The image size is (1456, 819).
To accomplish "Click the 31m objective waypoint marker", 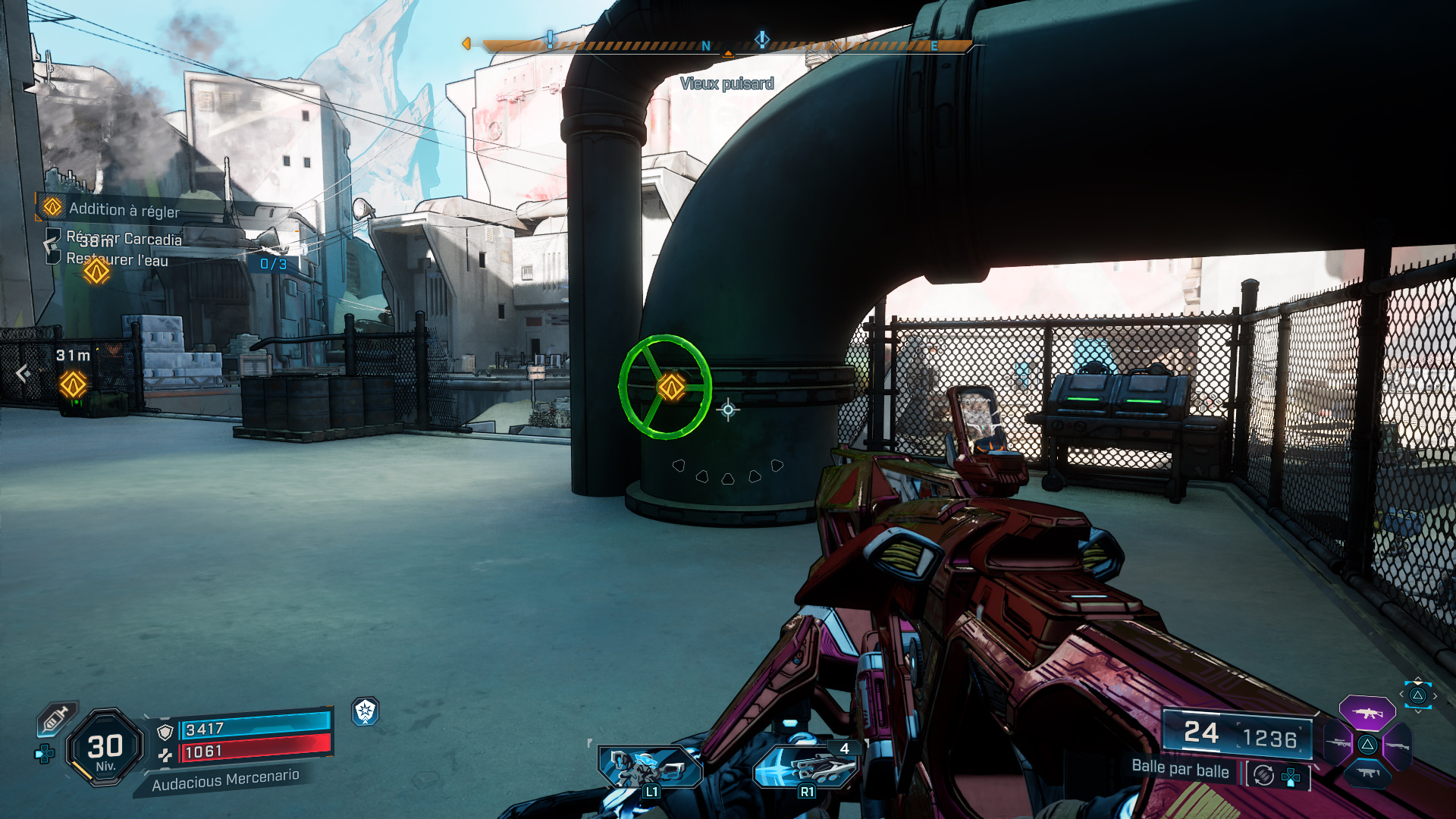I will coord(74,384).
